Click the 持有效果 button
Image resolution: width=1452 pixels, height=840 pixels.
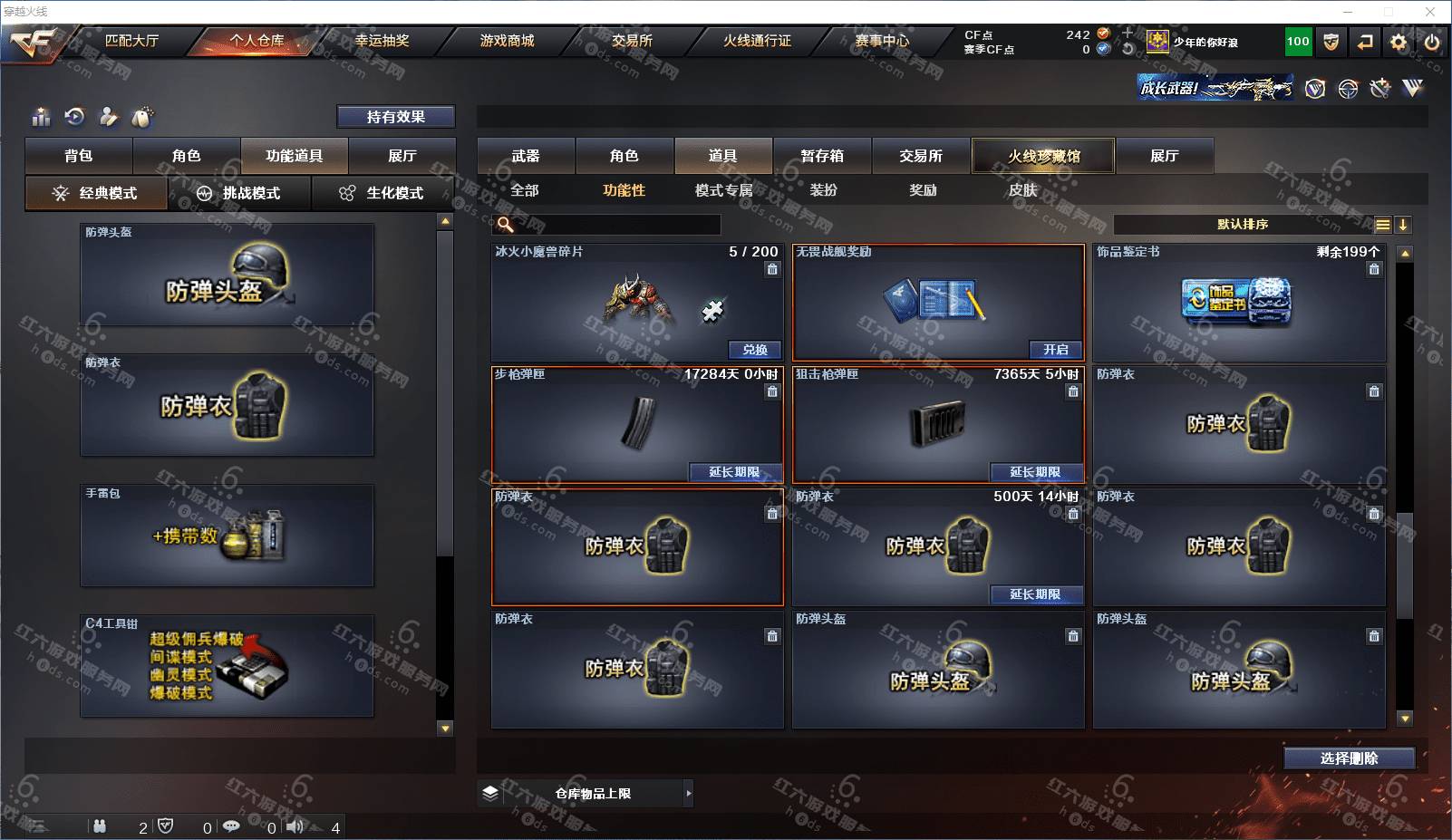[395, 117]
